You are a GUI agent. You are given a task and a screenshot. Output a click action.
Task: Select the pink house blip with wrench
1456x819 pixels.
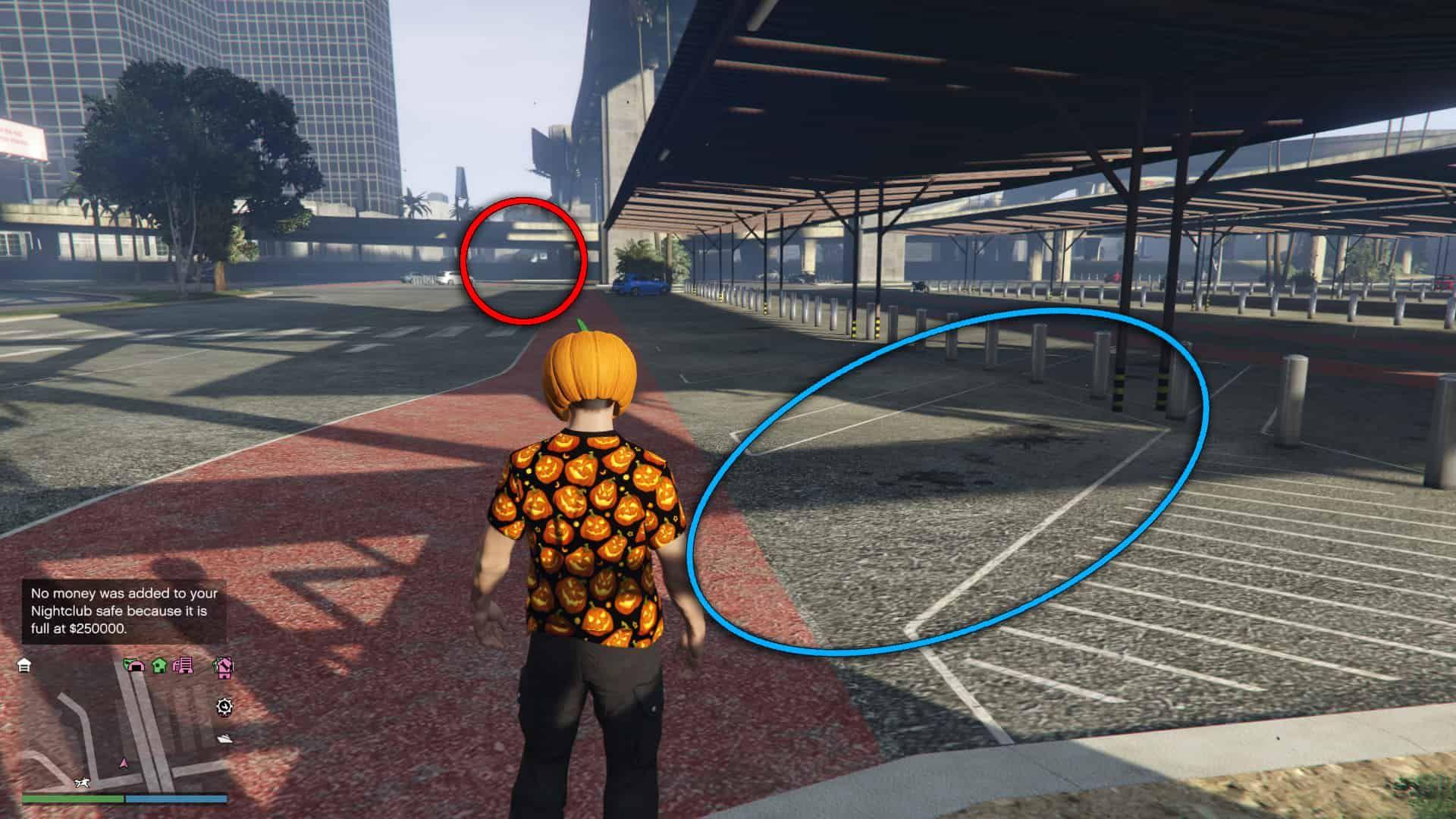click(x=223, y=667)
